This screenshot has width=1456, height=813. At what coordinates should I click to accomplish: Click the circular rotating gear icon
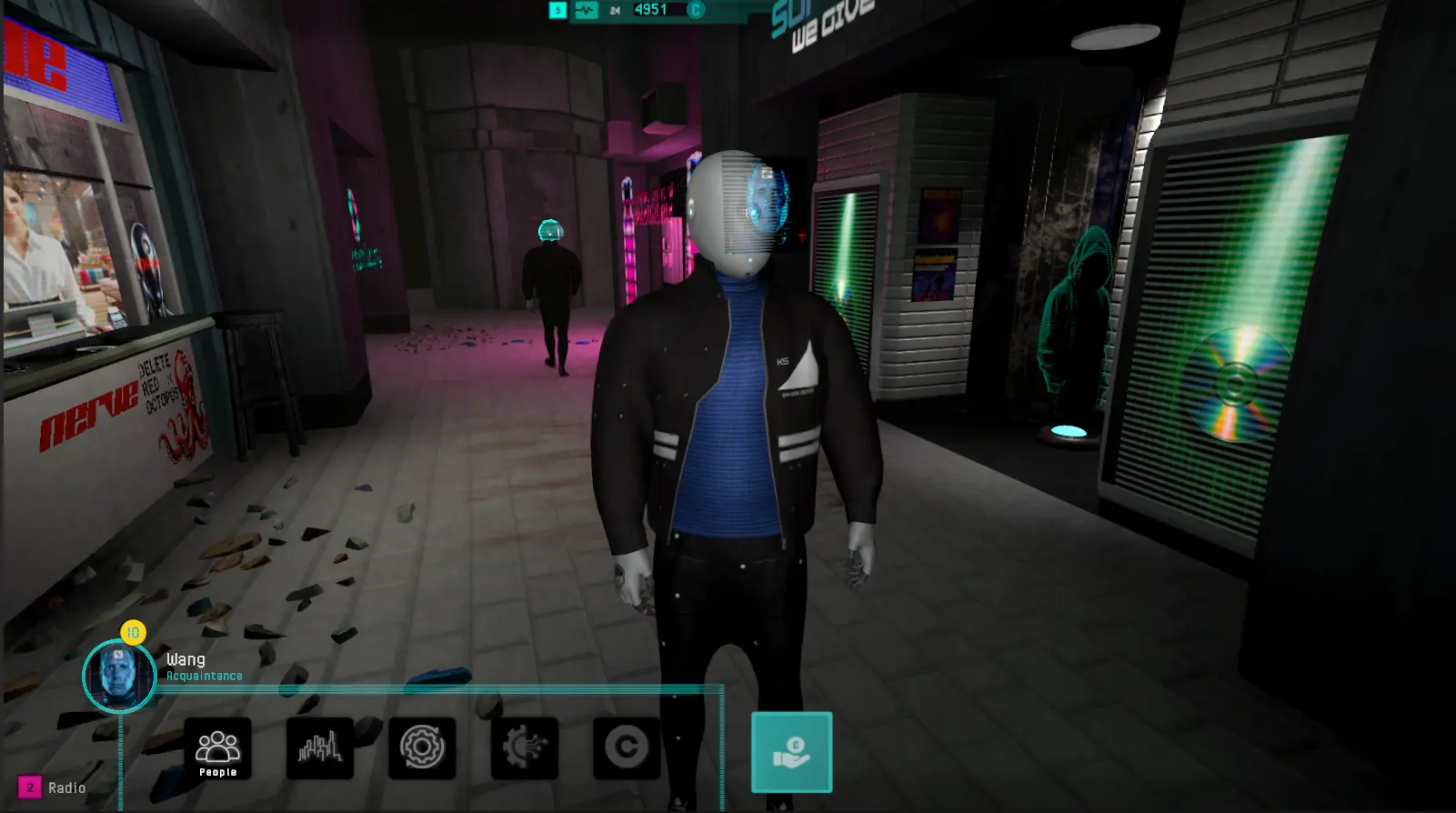(x=421, y=748)
